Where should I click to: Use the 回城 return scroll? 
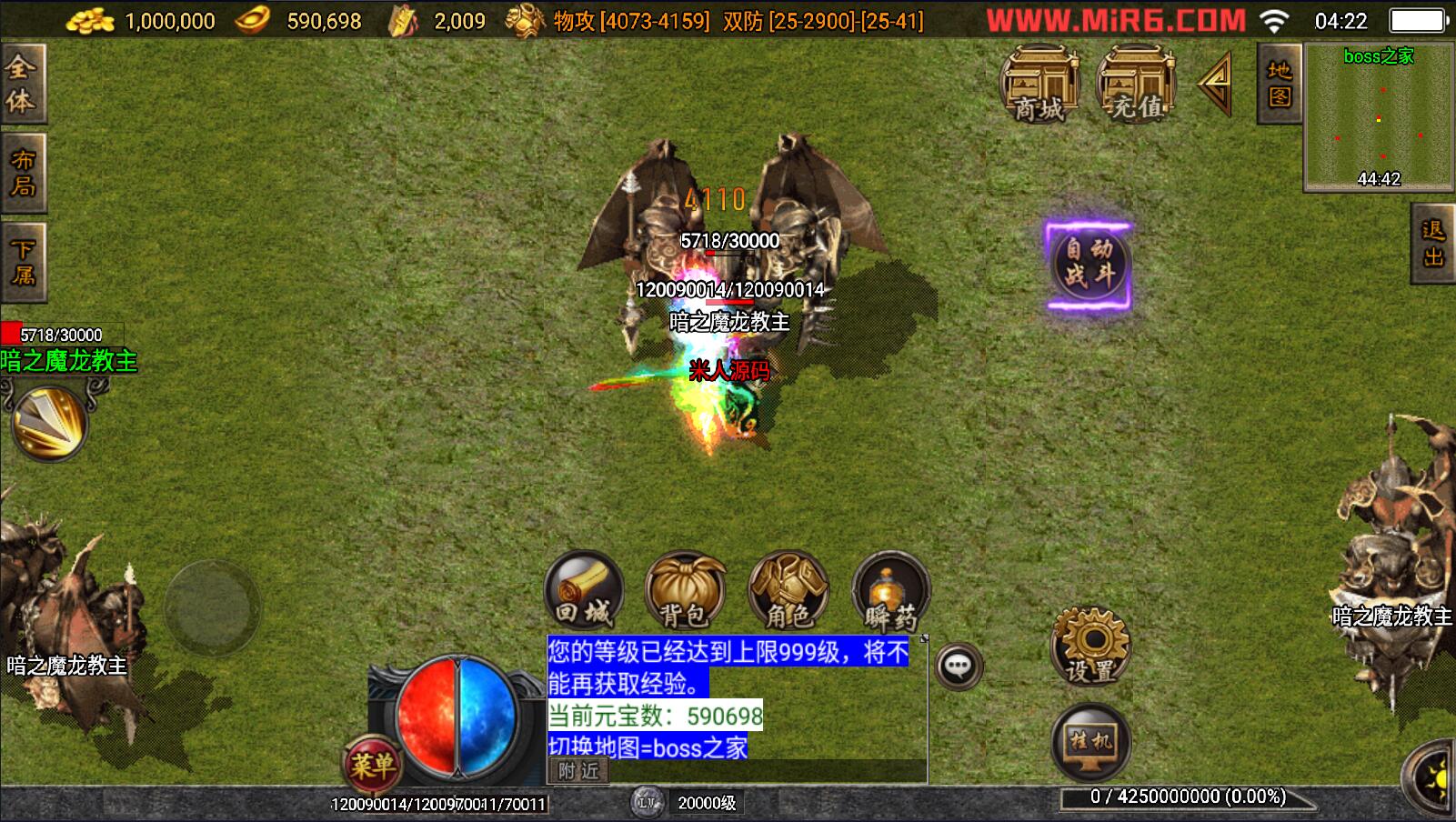584,591
